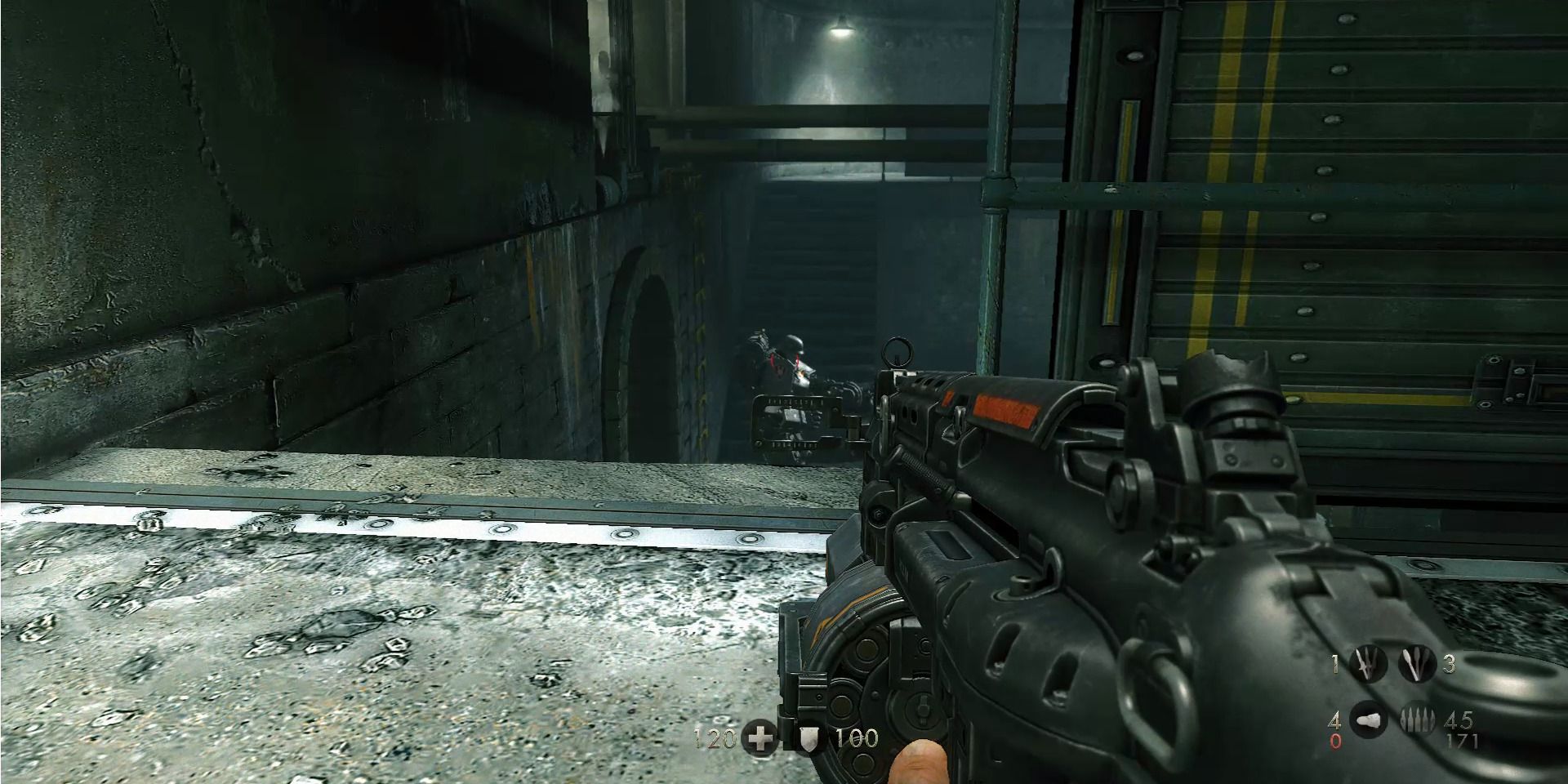Screen dimensions: 1568x784
Task: Click the magazine ammo count 45
Action: pos(1460,721)
